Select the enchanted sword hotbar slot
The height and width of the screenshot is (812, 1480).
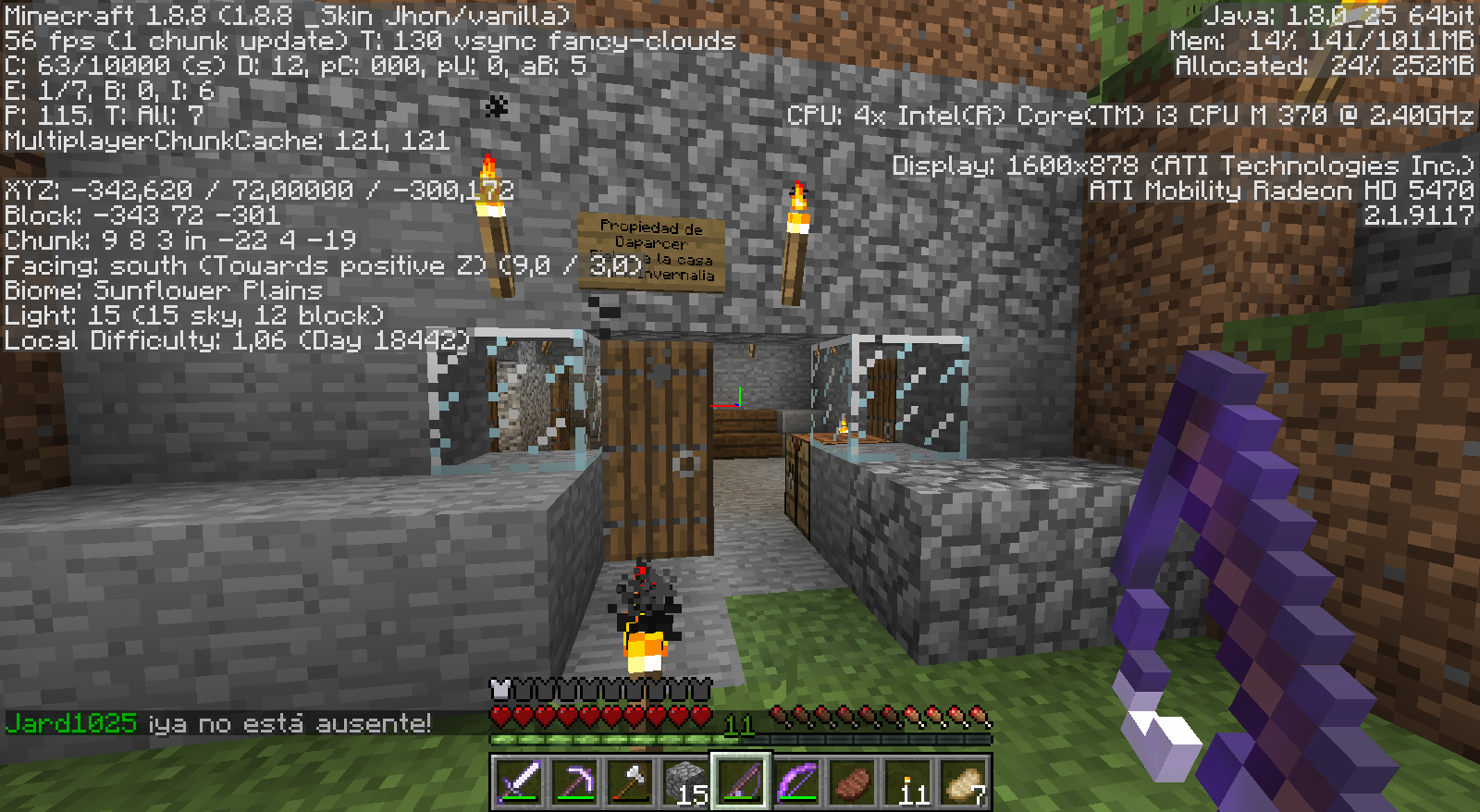(x=519, y=782)
